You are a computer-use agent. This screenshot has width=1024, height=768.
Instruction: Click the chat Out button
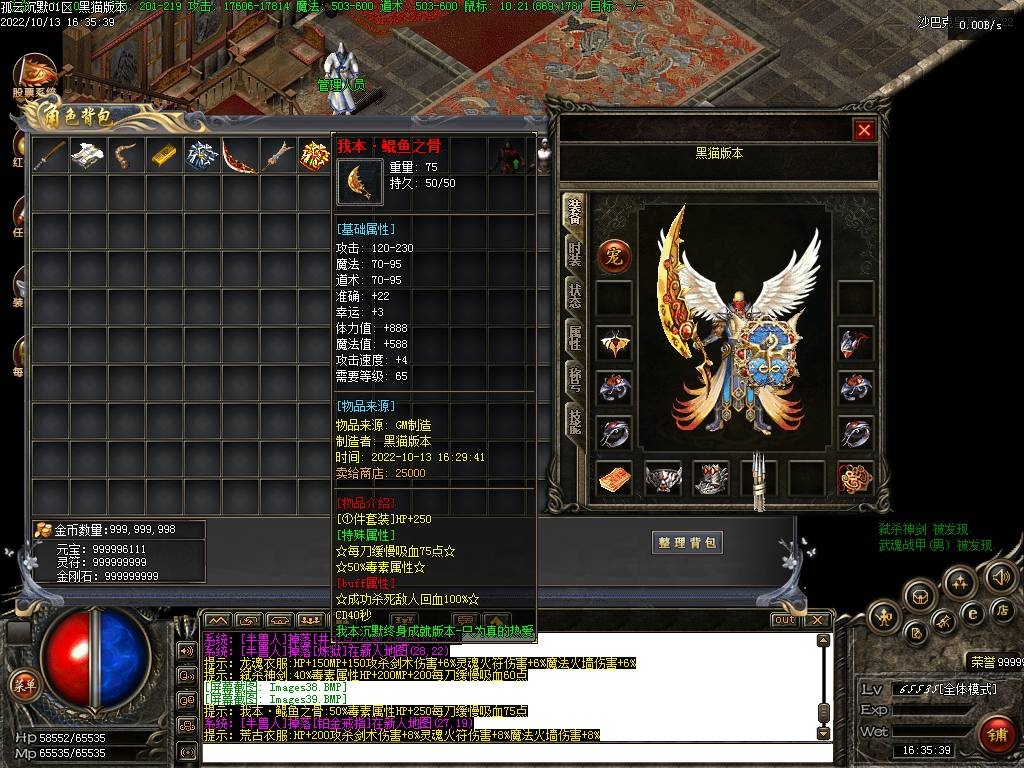coord(784,620)
